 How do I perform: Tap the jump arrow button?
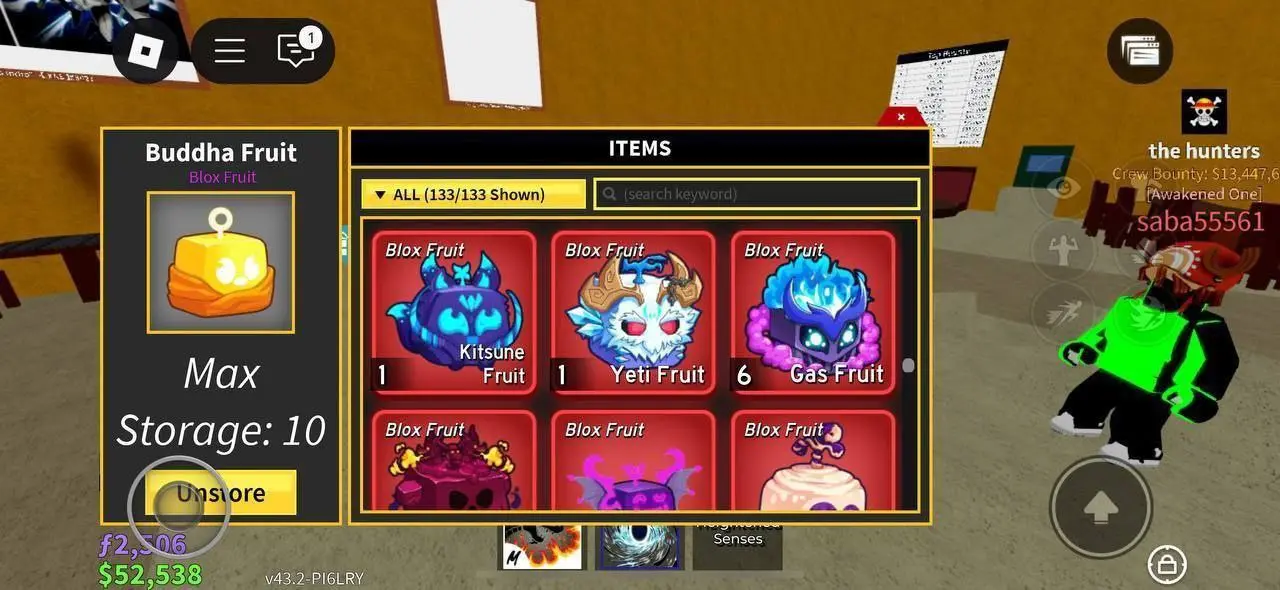[x=1100, y=507]
